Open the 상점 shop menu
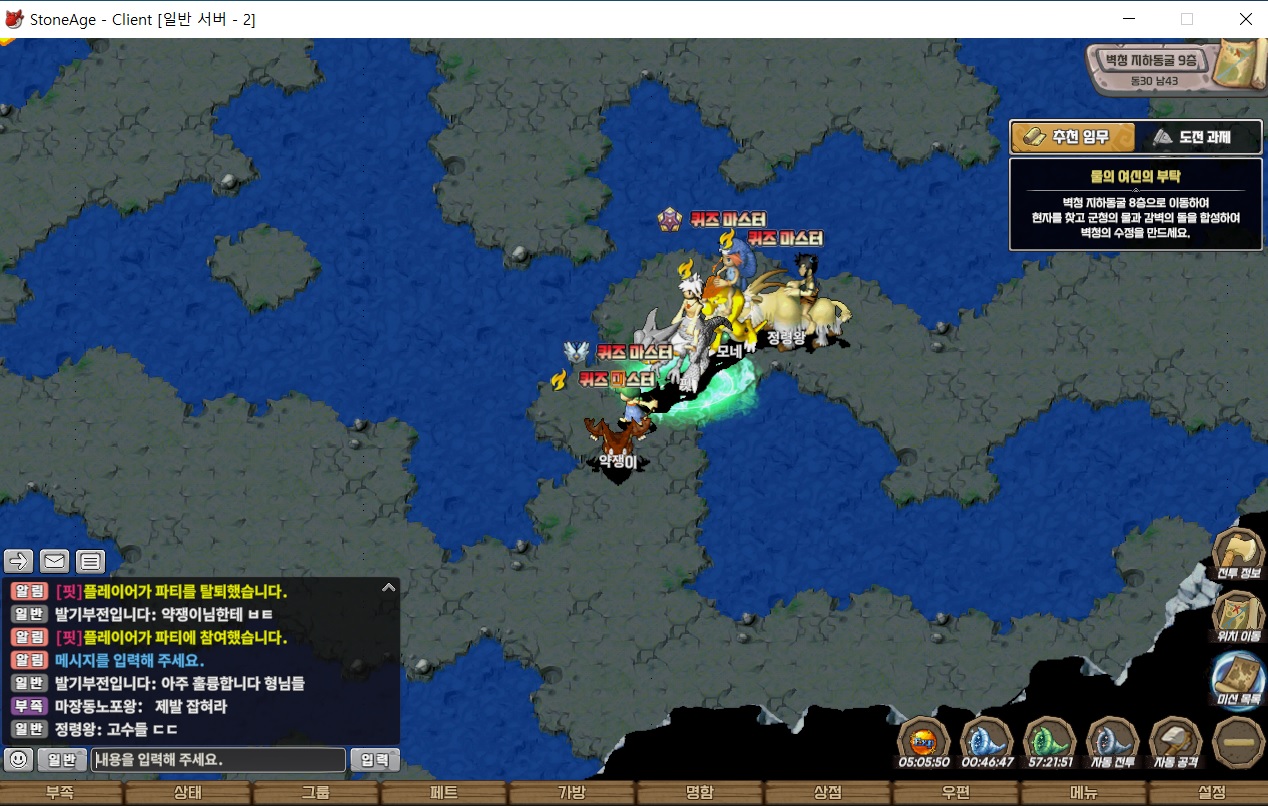1268x806 pixels. (x=828, y=793)
